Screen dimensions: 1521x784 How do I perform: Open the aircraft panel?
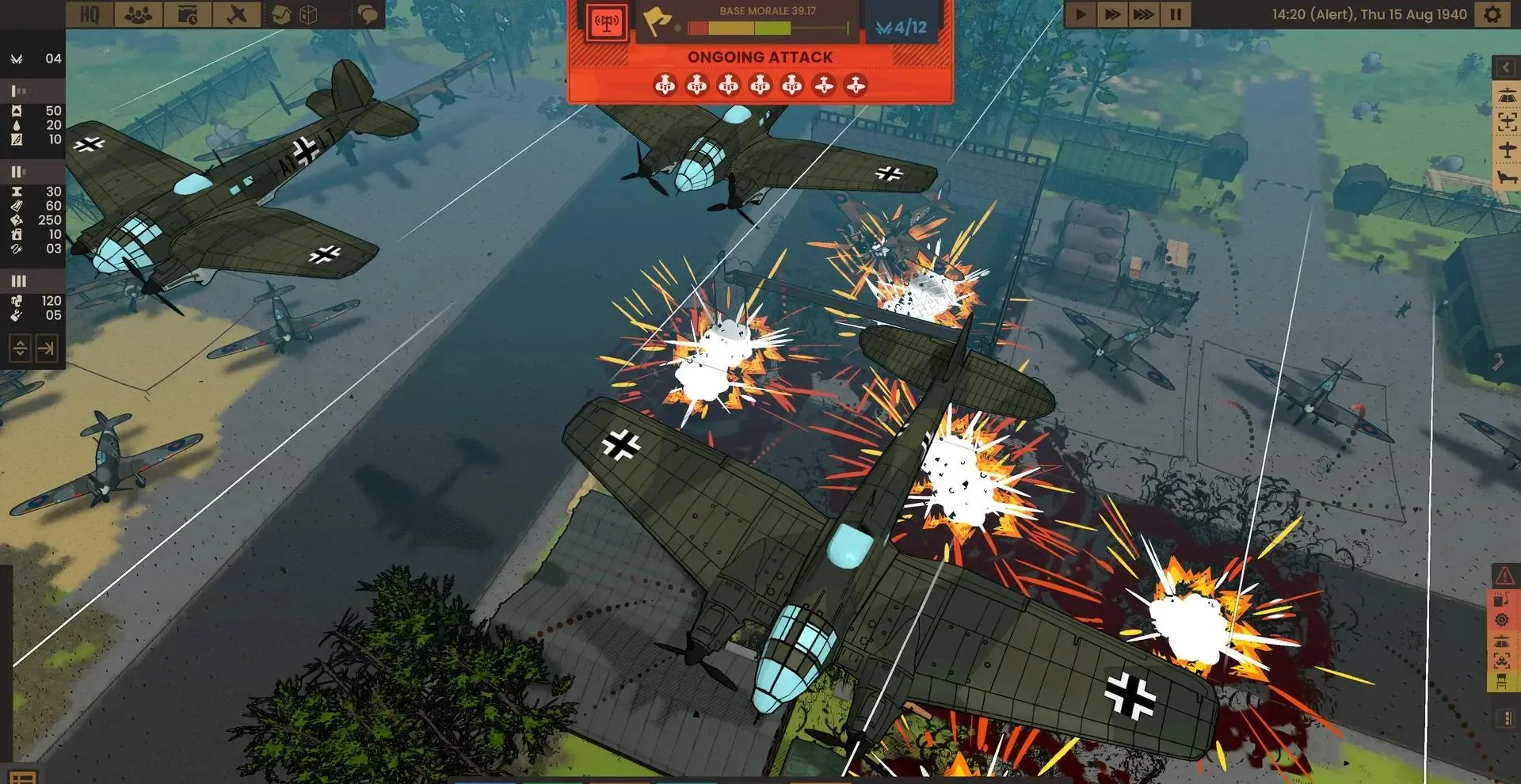236,14
